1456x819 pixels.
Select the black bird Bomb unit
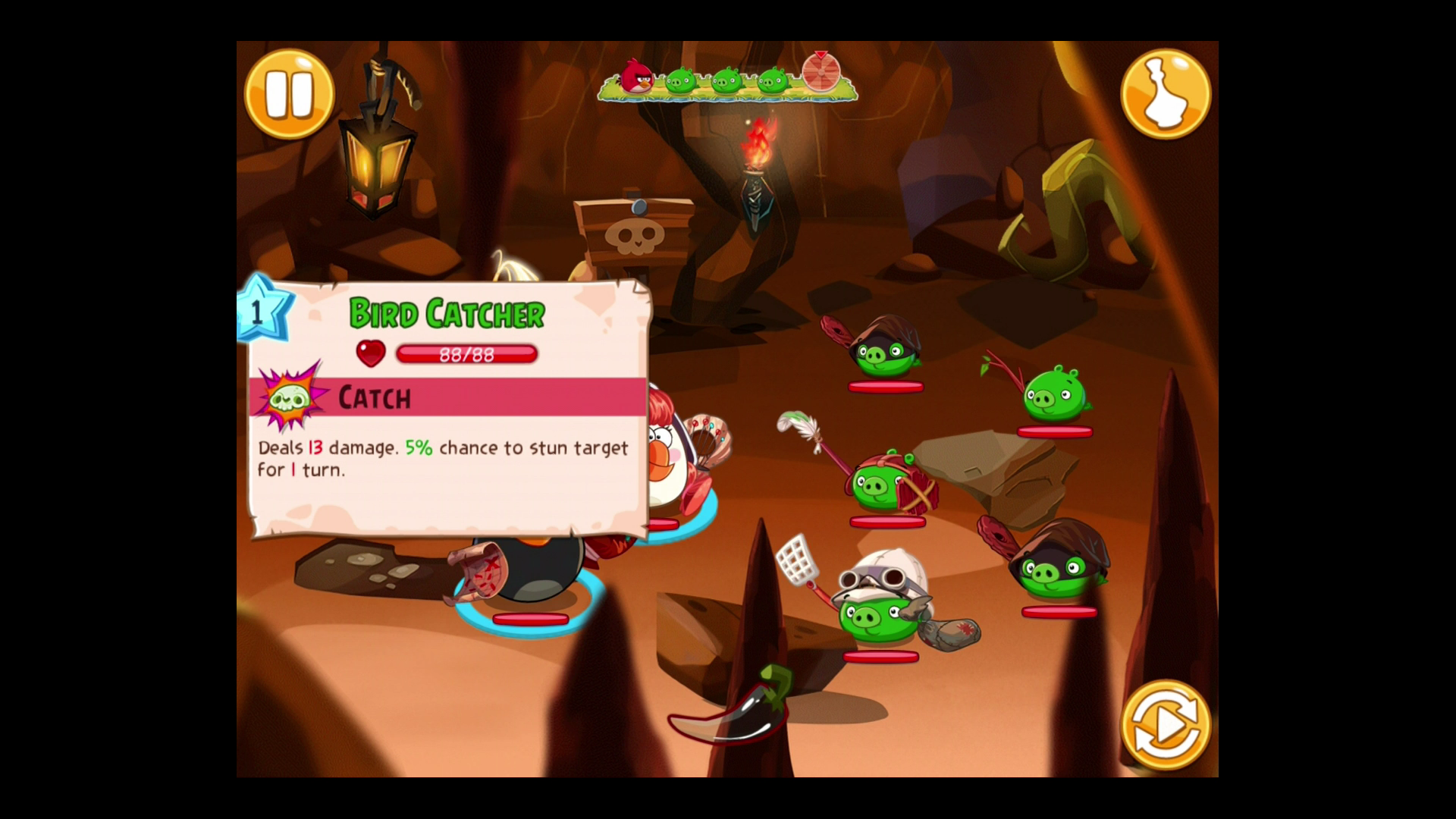point(529,573)
